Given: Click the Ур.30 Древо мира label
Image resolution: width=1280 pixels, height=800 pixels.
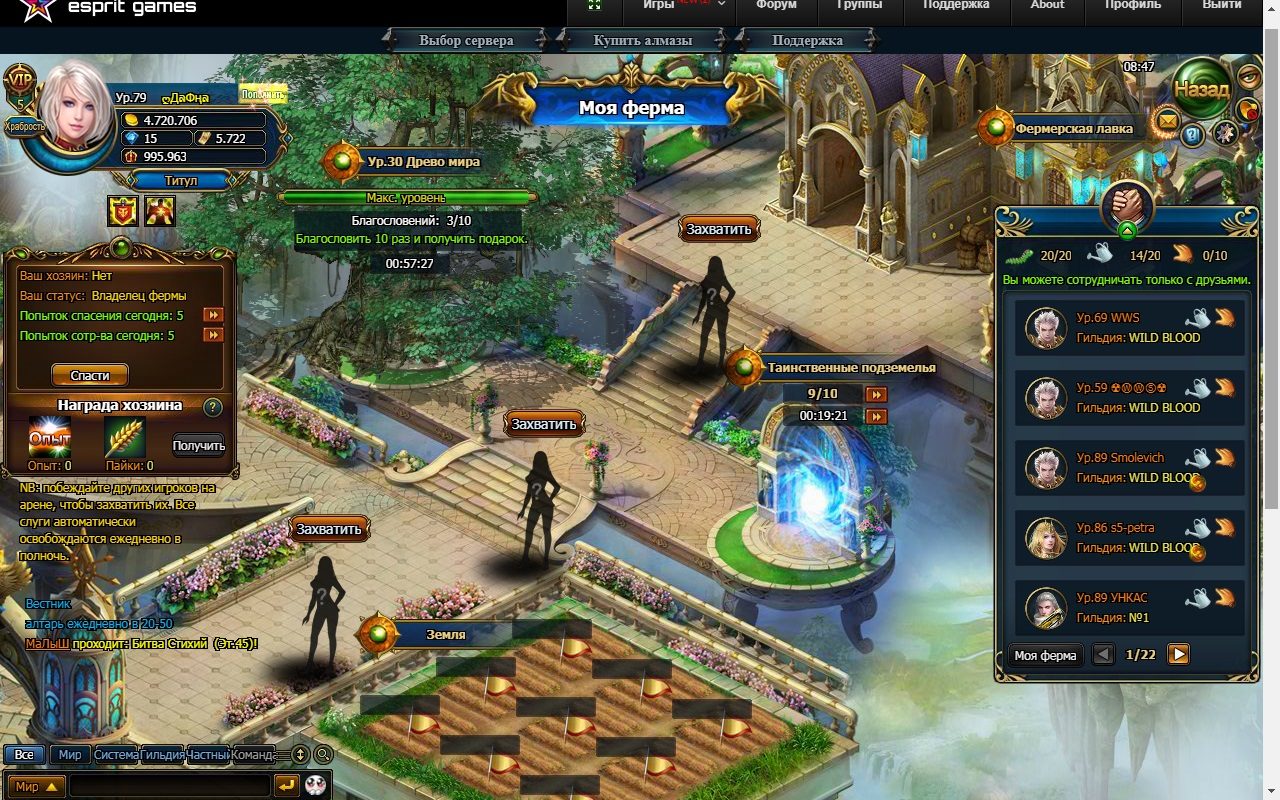Looking at the screenshot, I should coord(422,161).
